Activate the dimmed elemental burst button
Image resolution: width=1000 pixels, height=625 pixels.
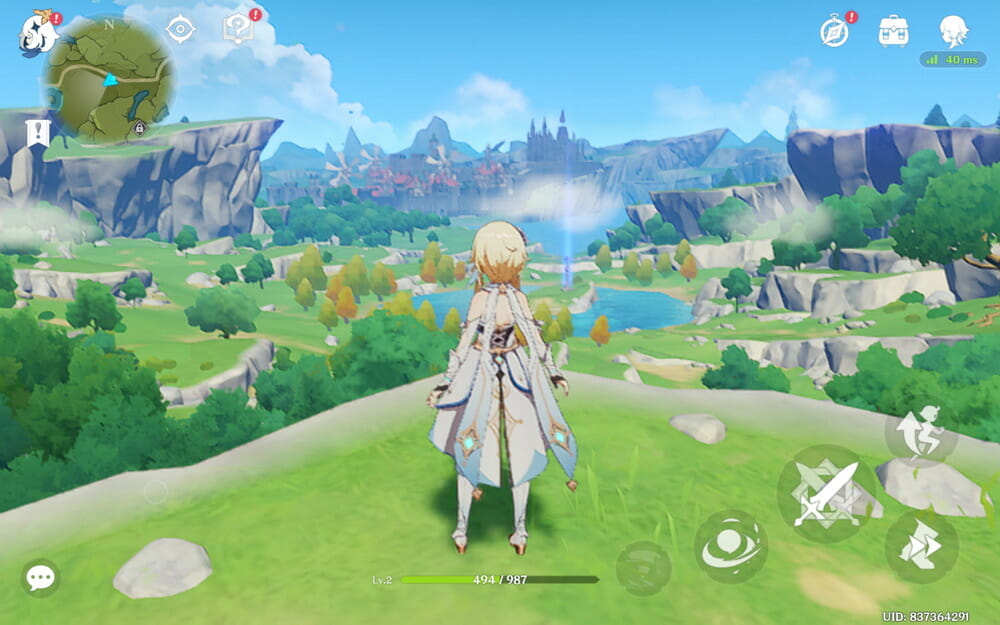tap(643, 568)
